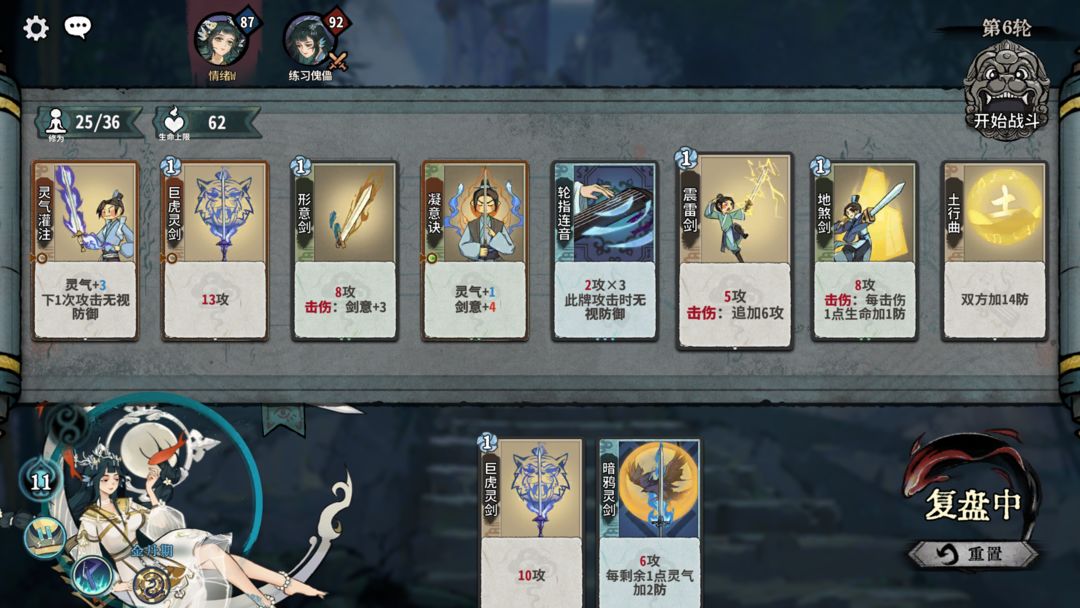Image resolution: width=1080 pixels, height=608 pixels.
Task: Open the chat speech bubble
Action: click(78, 27)
